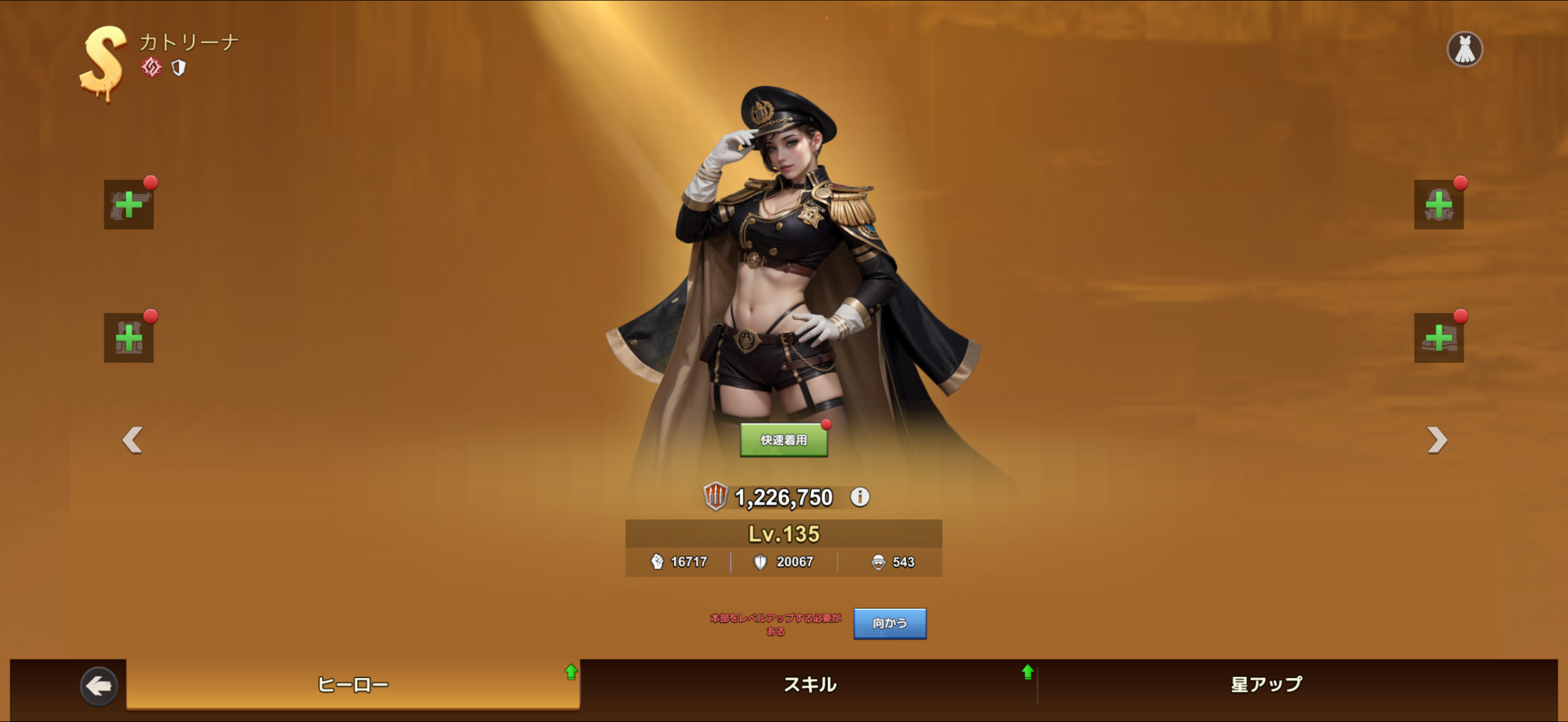Open the dress costume icon
The image size is (1568, 722).
point(1464,49)
